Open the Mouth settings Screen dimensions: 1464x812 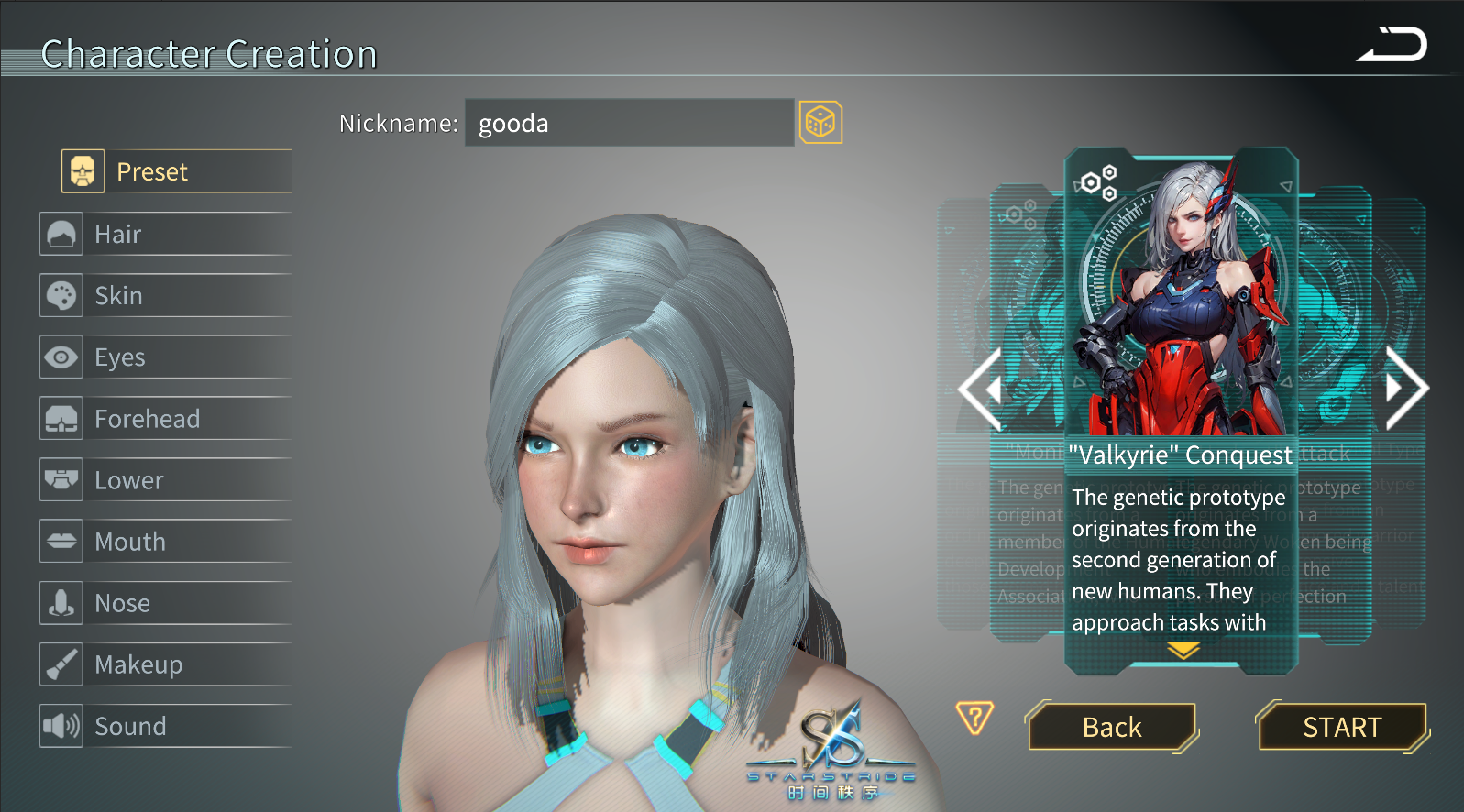click(165, 542)
